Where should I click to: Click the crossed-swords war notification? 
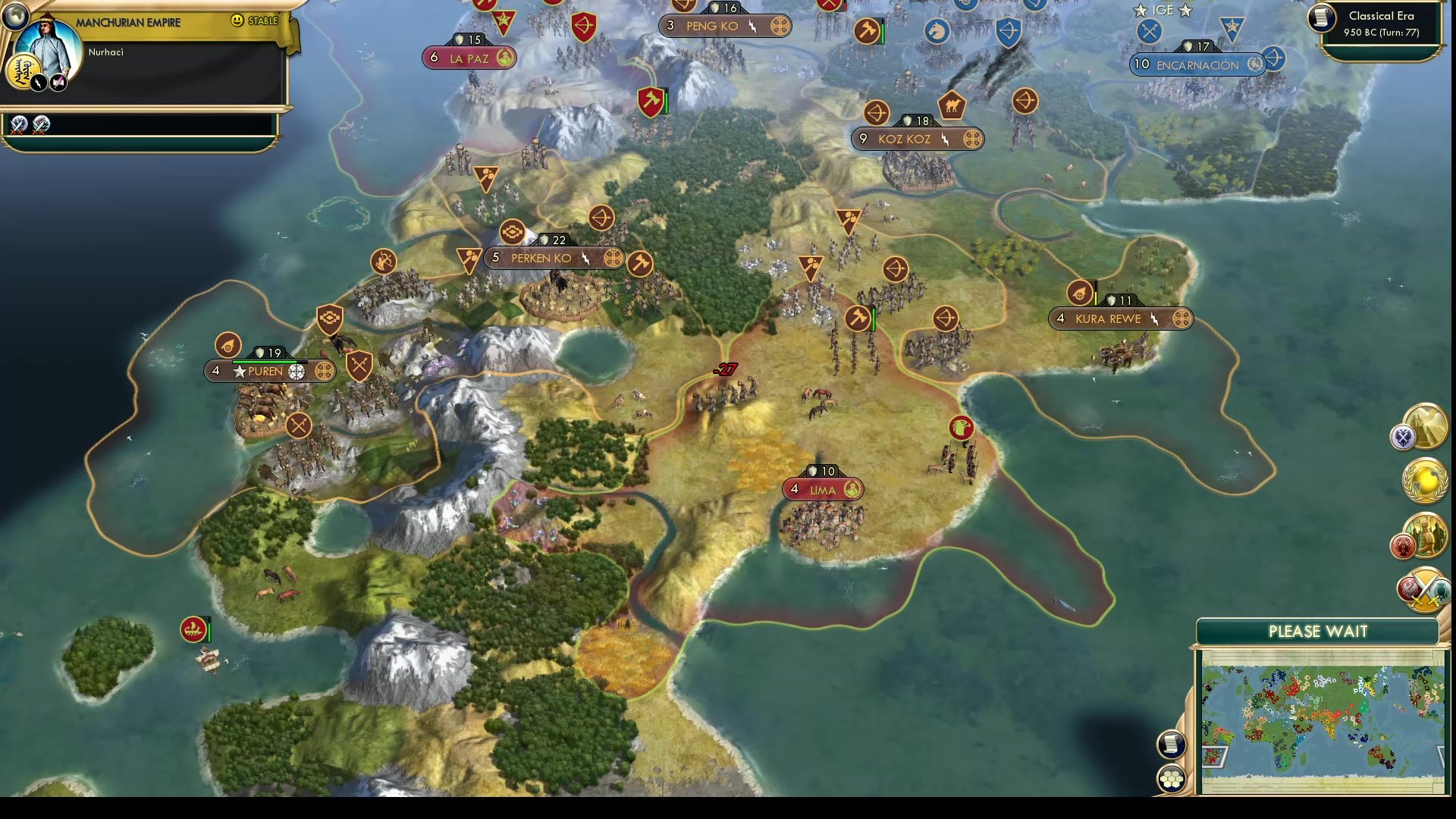(1423, 588)
